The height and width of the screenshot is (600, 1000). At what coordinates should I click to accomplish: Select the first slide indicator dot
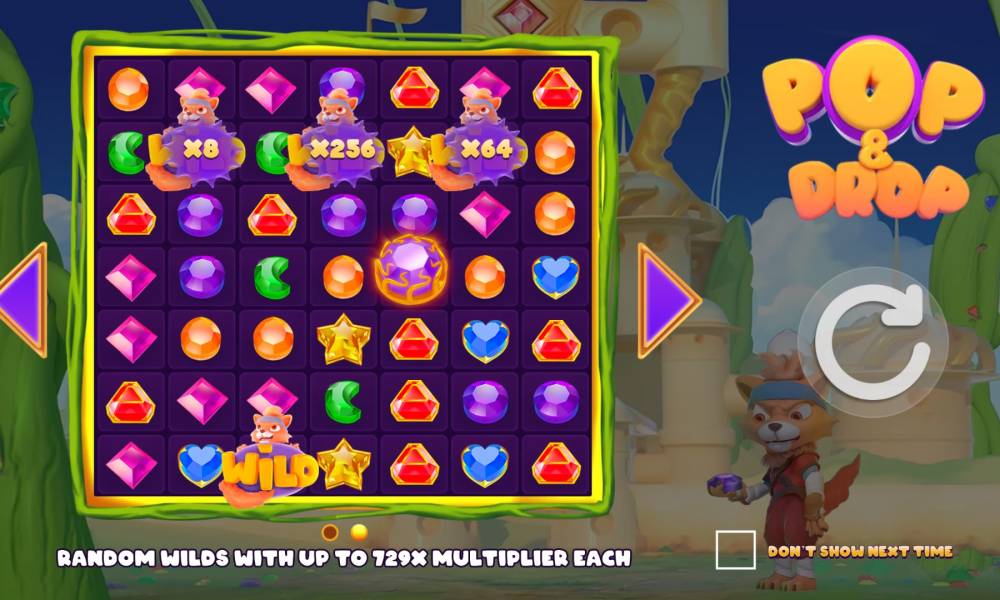(330, 531)
